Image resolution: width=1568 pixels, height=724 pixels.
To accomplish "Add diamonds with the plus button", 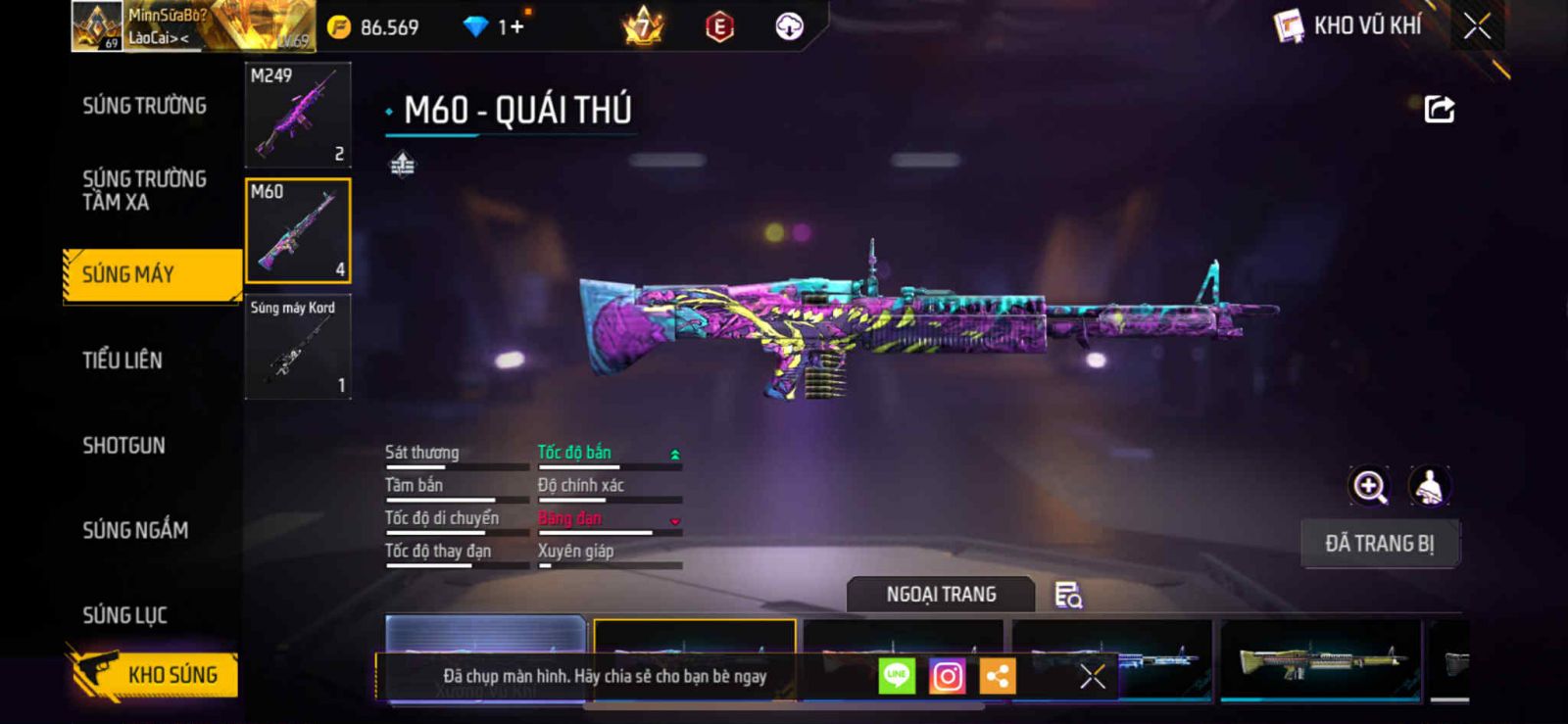I will click(515, 27).
